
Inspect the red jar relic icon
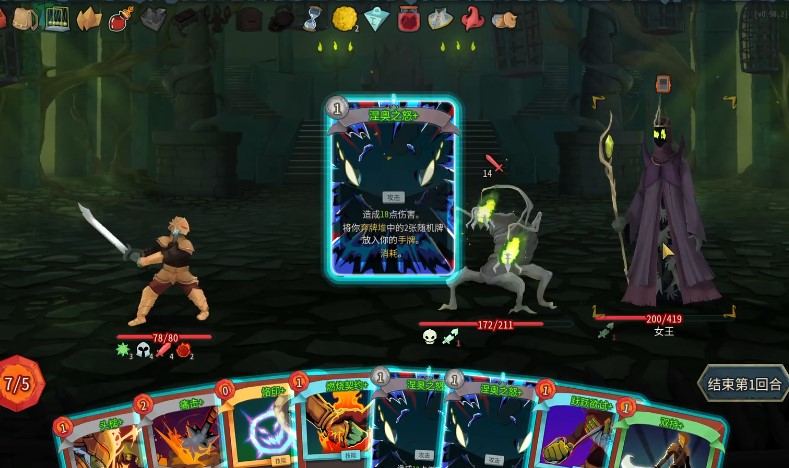pos(408,18)
